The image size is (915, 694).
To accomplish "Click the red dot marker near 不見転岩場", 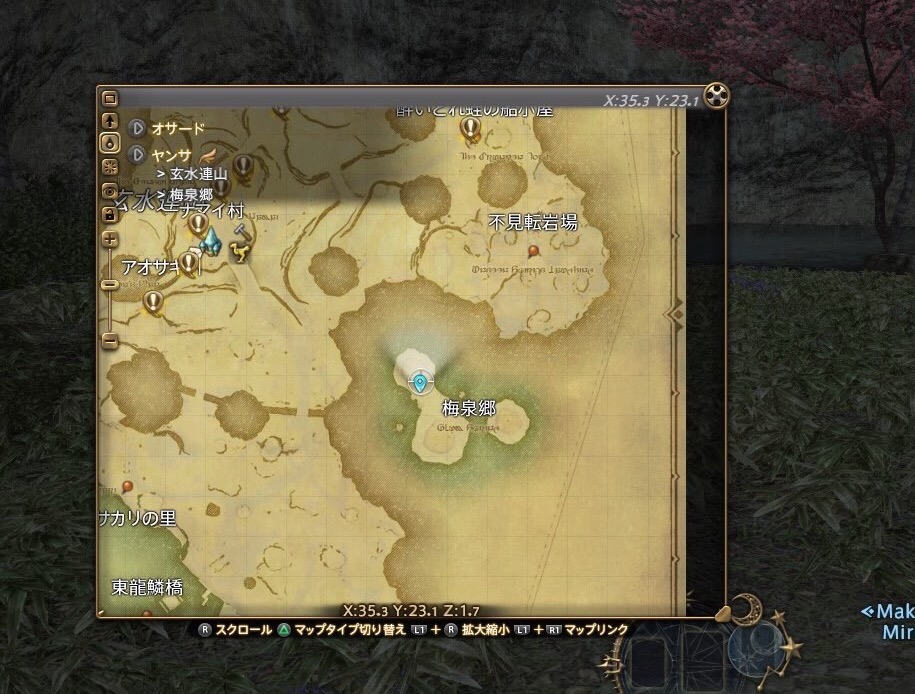I will (x=534, y=250).
